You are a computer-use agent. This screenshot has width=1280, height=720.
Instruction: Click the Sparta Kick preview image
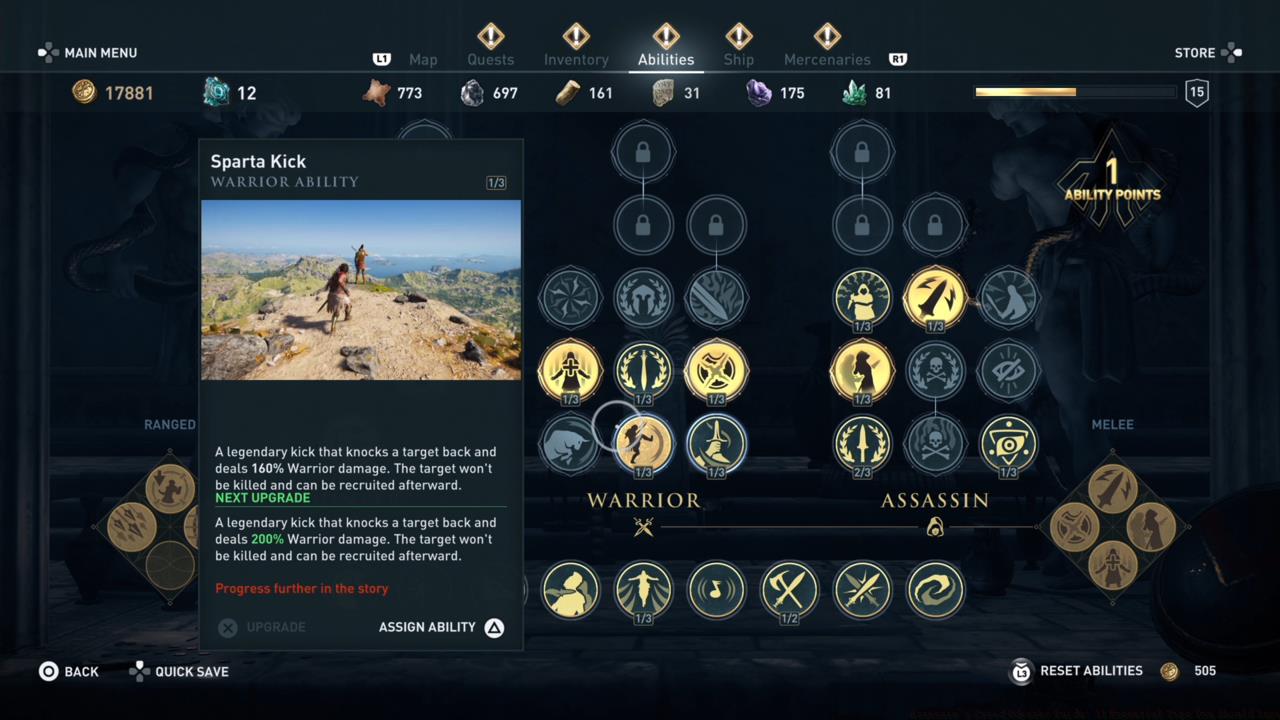tap(360, 290)
